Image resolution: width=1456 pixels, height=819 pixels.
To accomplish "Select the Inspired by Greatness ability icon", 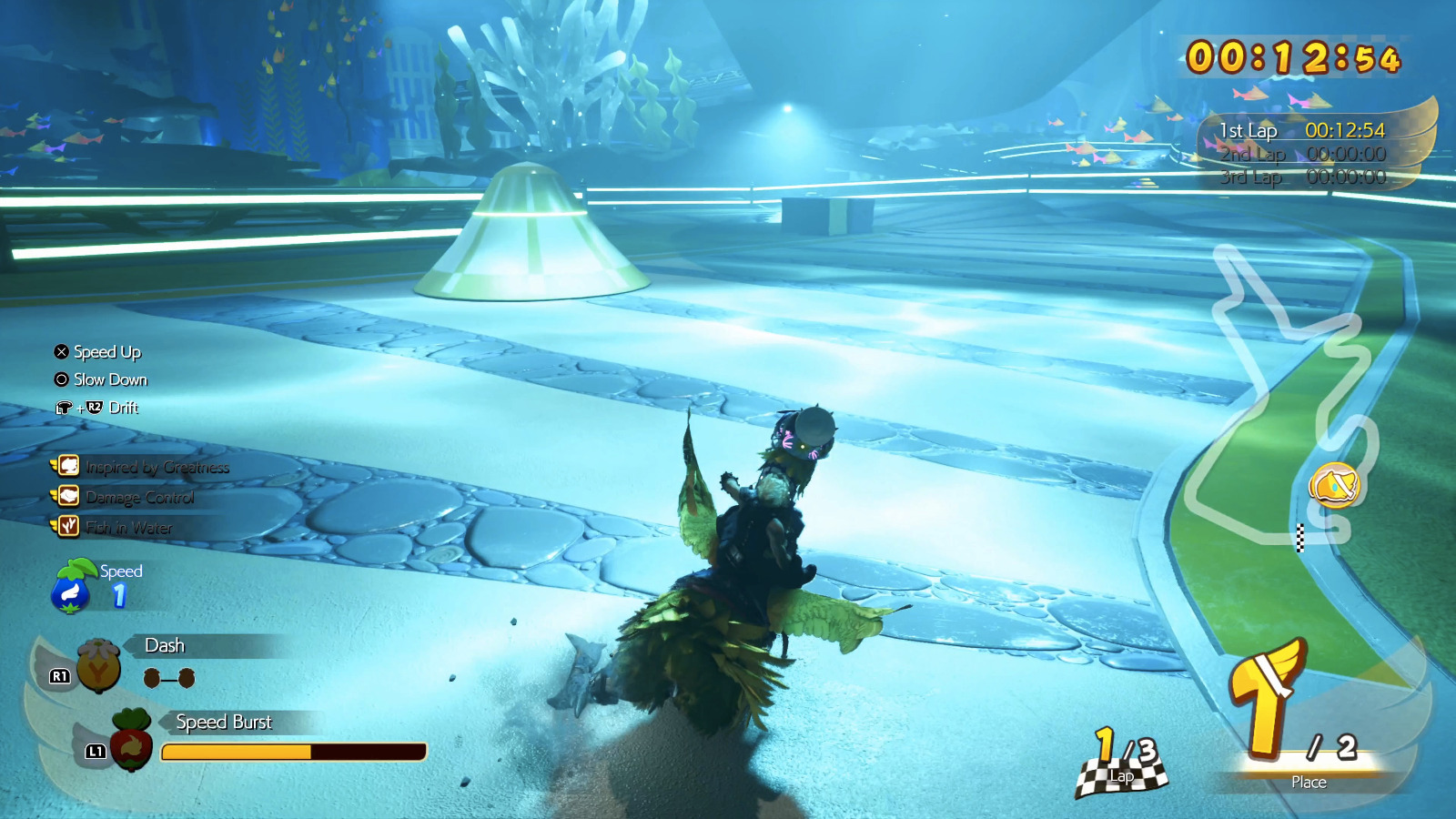I will pyautogui.click(x=68, y=467).
